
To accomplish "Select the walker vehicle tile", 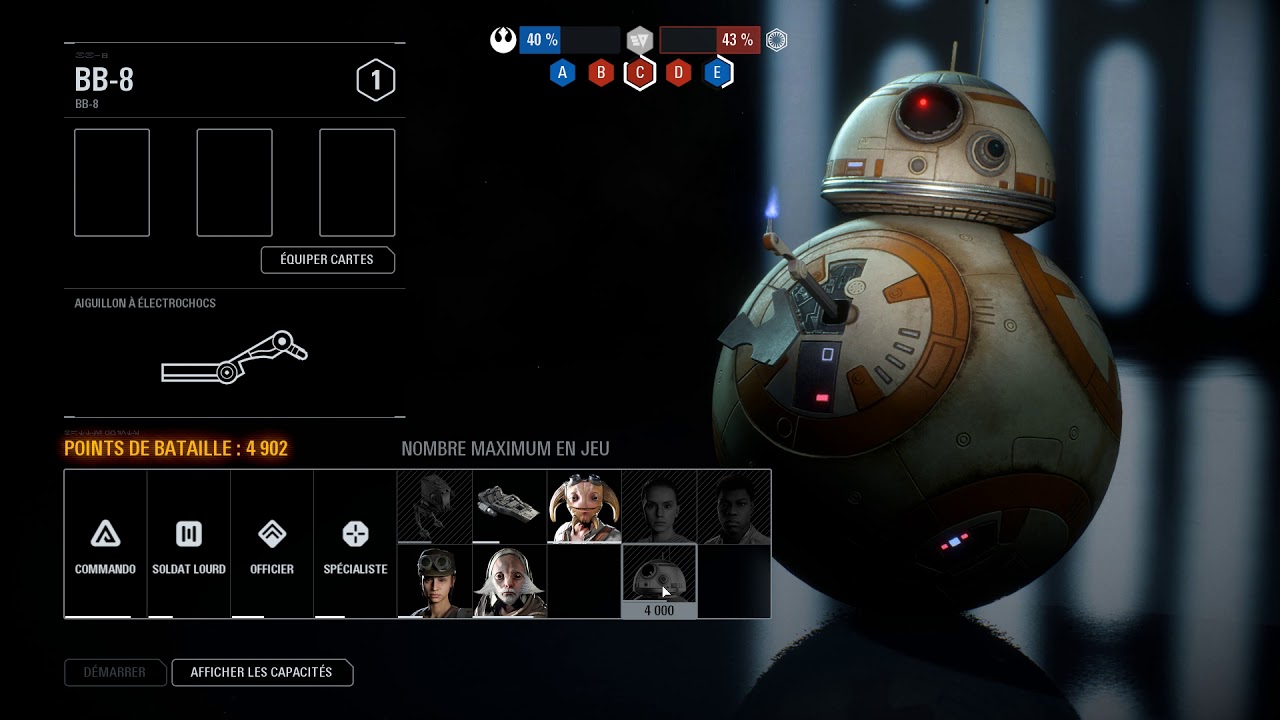I will tap(434, 507).
